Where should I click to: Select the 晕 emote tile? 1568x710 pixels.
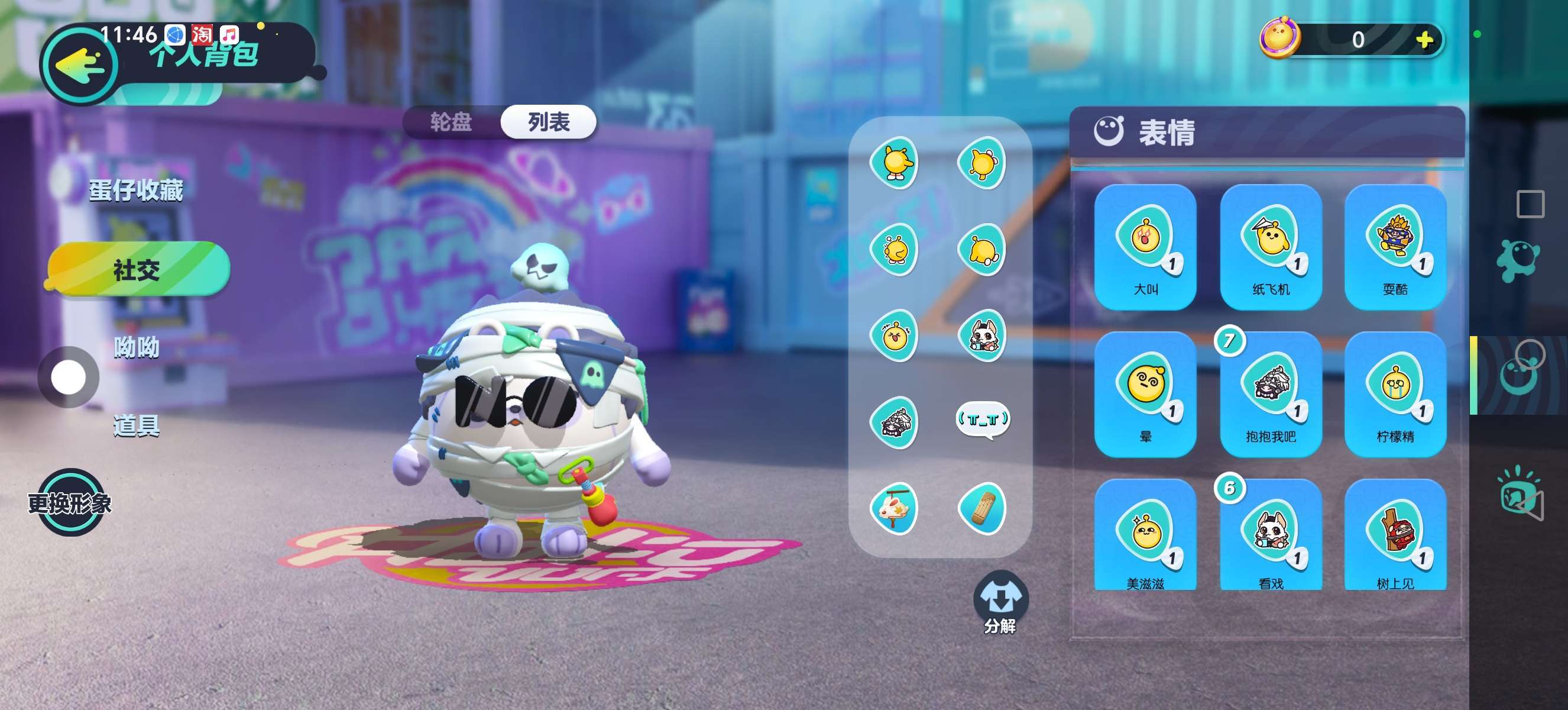(1145, 395)
